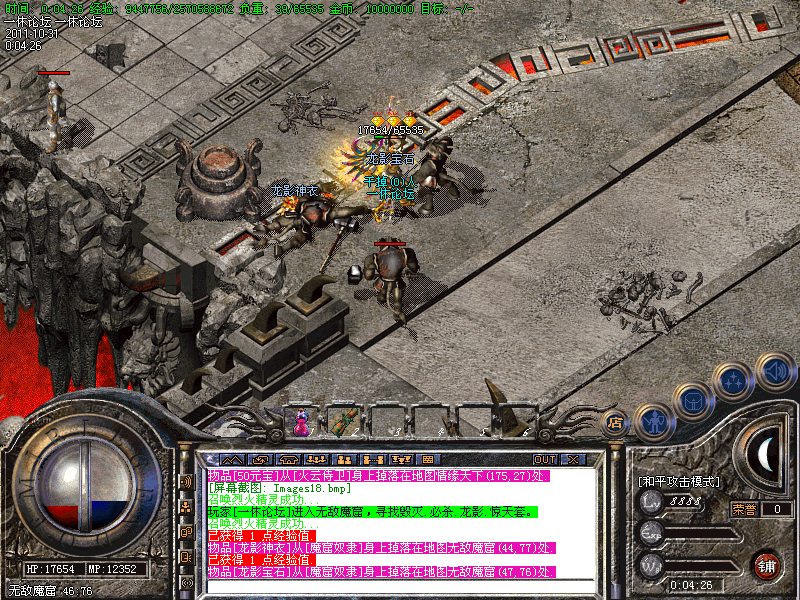The image size is (800, 600).
Task: Click the X button beside OUT
Action: point(573,459)
